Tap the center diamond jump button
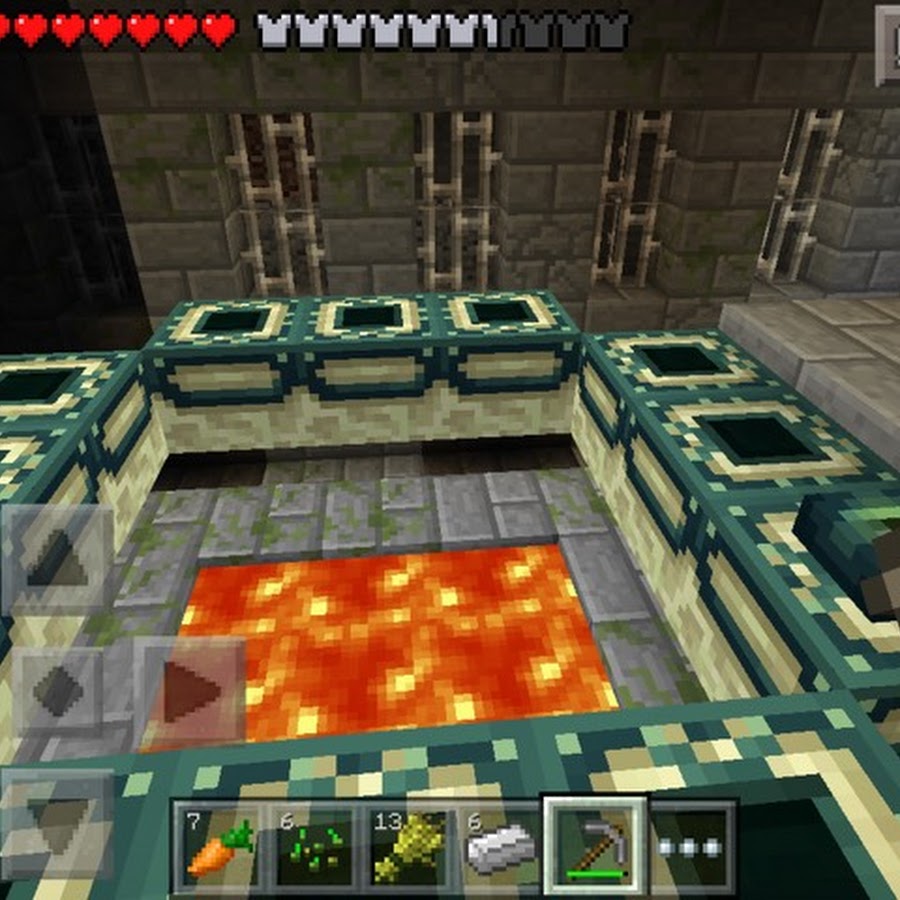Image resolution: width=900 pixels, height=900 pixels. (58, 690)
